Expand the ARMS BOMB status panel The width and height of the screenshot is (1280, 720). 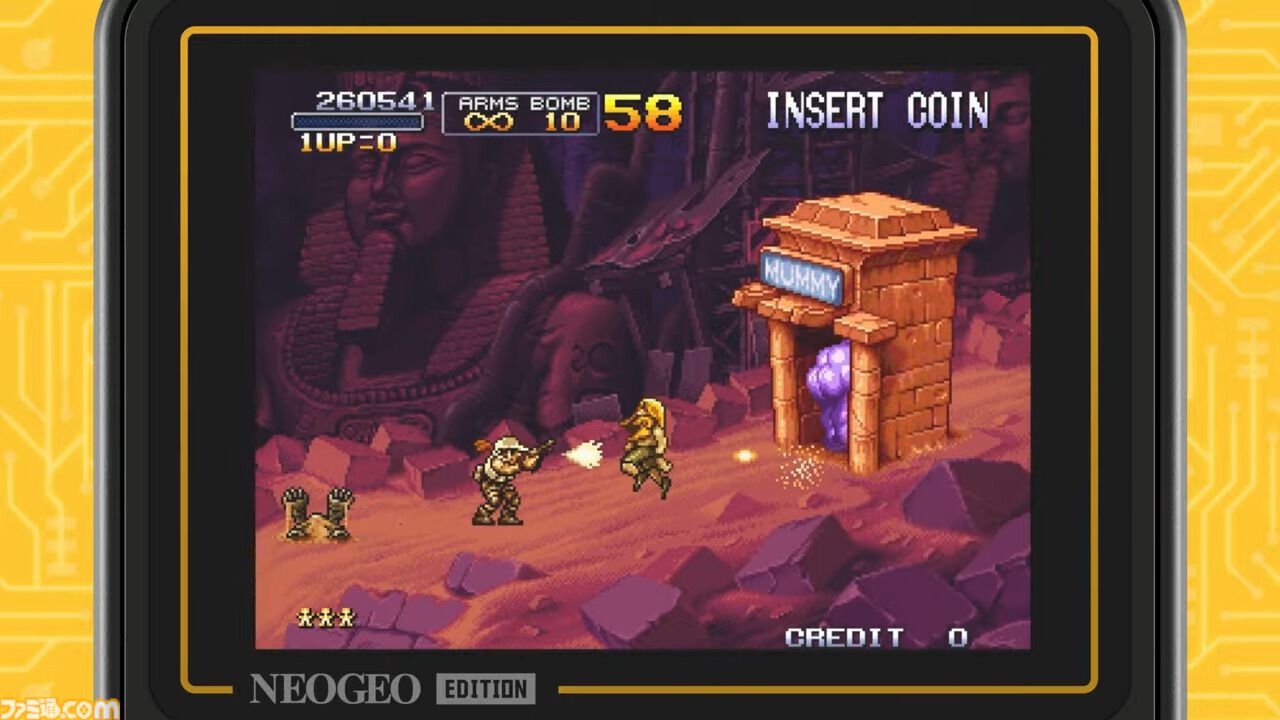tap(521, 115)
